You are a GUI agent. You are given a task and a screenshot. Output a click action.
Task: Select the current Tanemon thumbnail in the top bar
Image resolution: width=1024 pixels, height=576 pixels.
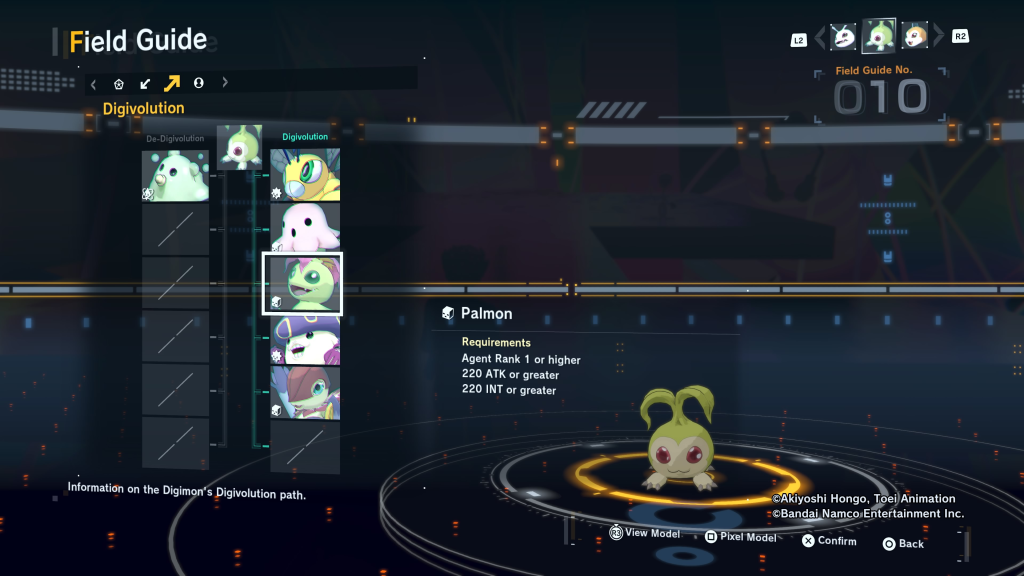click(x=879, y=36)
